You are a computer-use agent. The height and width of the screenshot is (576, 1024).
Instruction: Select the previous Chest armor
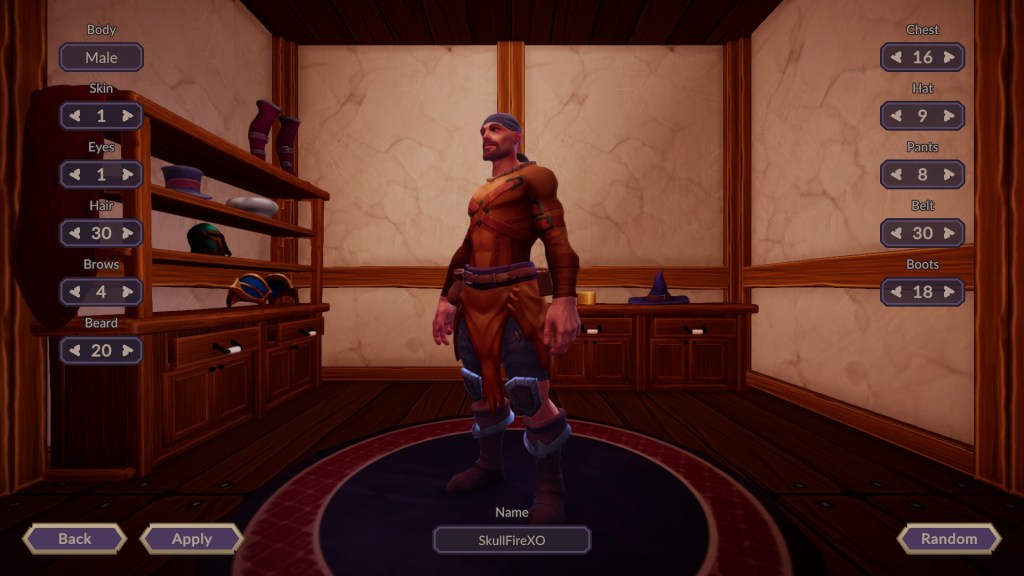pos(896,58)
